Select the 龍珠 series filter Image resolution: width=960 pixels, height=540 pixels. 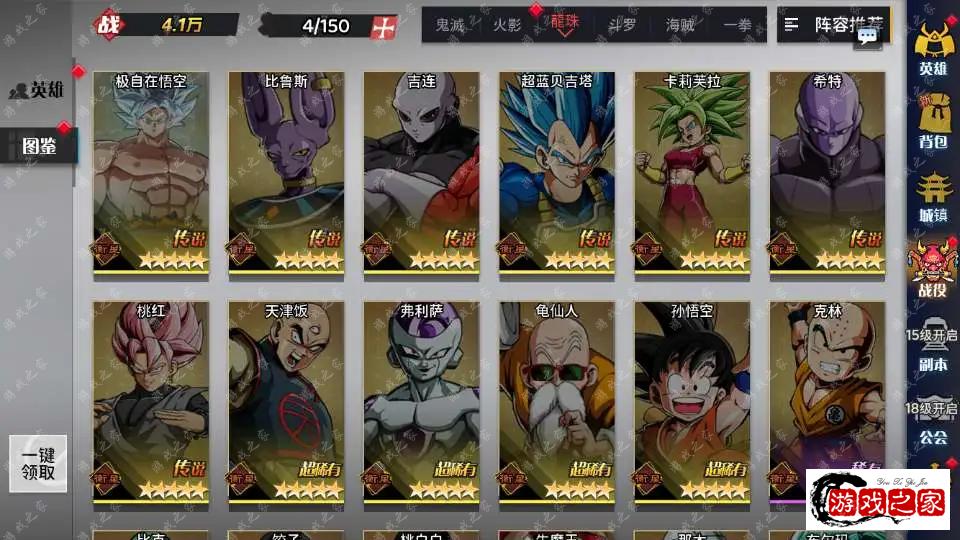565,24
